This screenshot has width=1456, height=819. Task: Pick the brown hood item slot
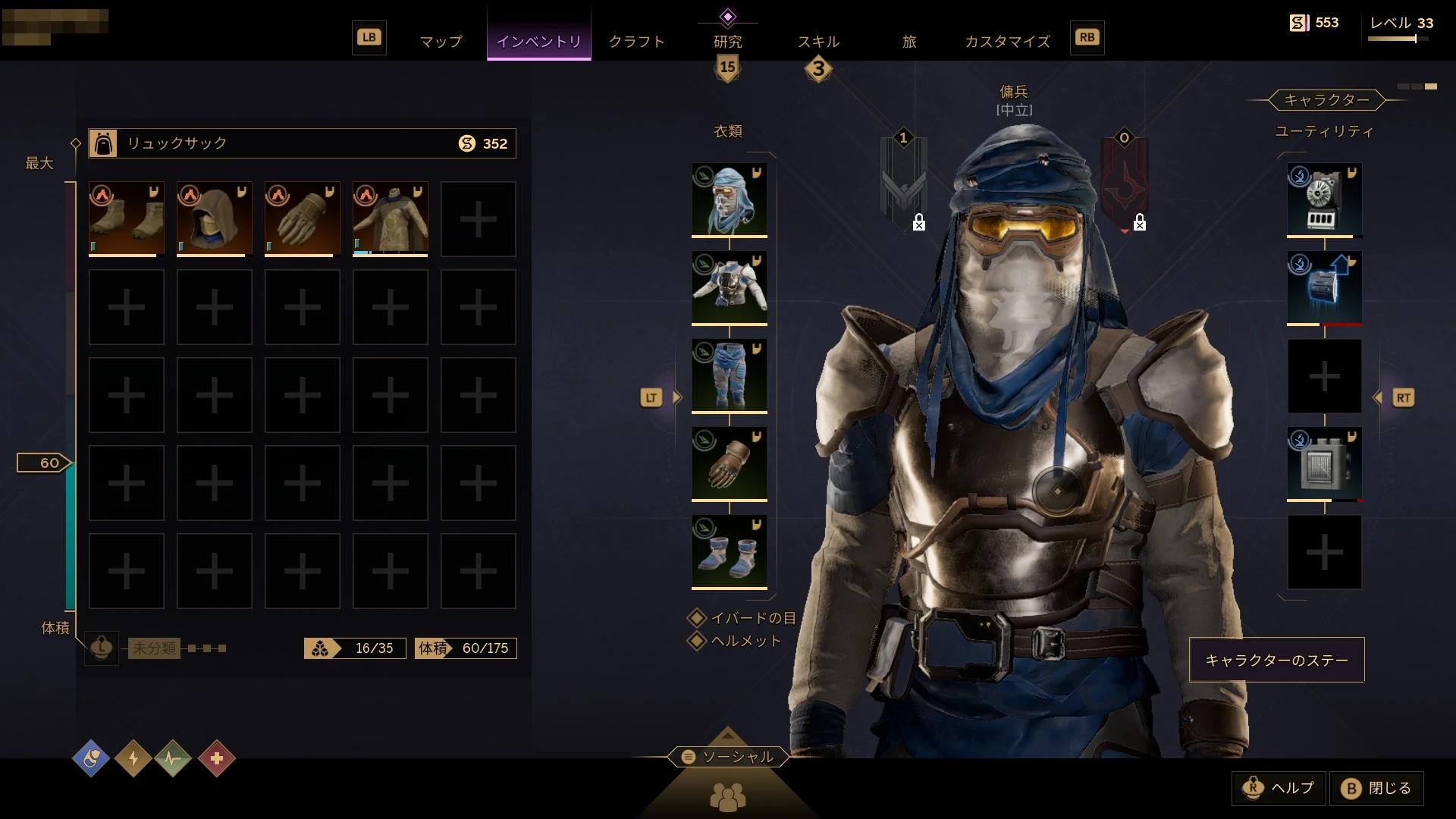coord(215,219)
